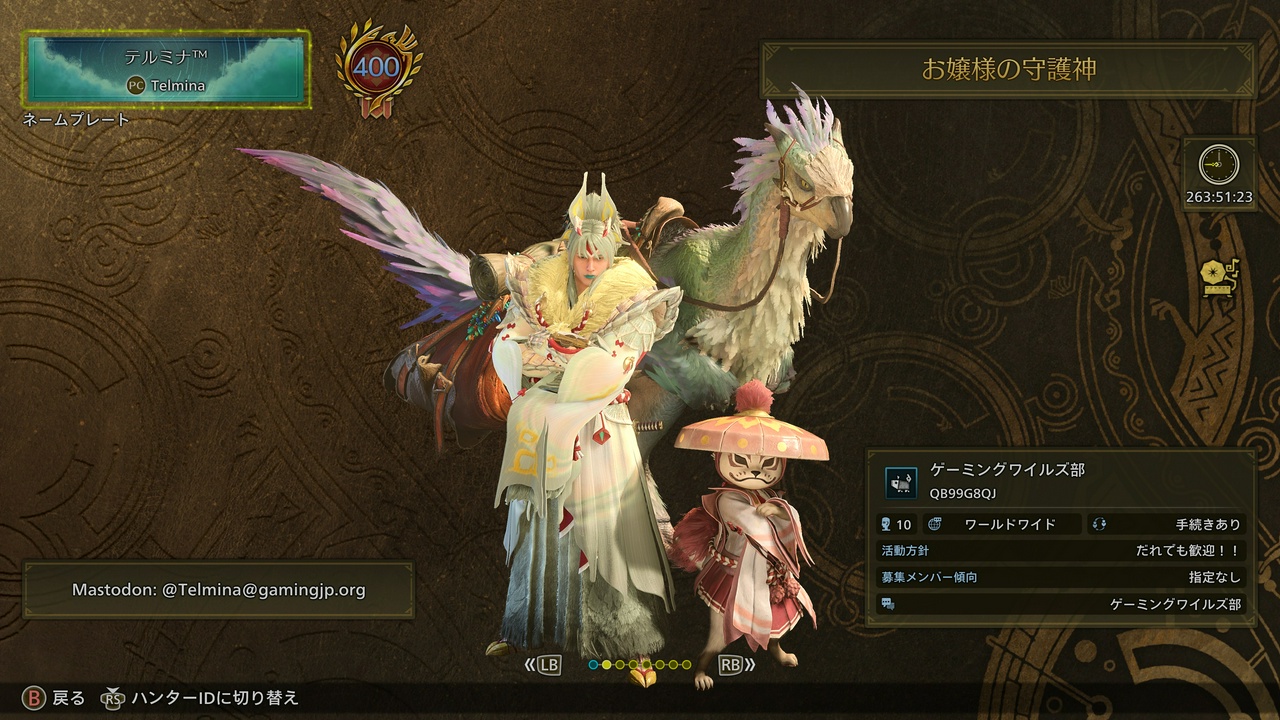This screenshot has height=720, width=1280.
Task: Select the hunter rank 400 badge
Action: click(x=378, y=68)
